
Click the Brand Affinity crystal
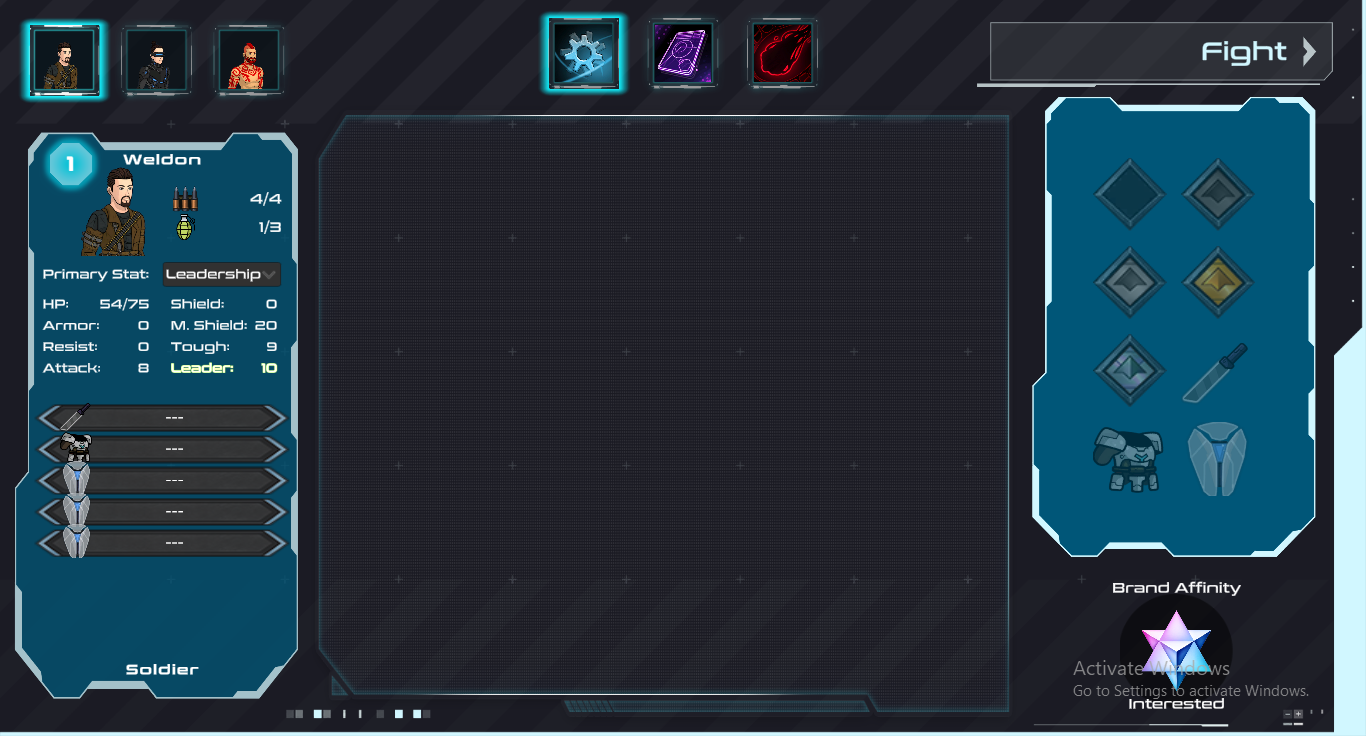pyautogui.click(x=1176, y=648)
